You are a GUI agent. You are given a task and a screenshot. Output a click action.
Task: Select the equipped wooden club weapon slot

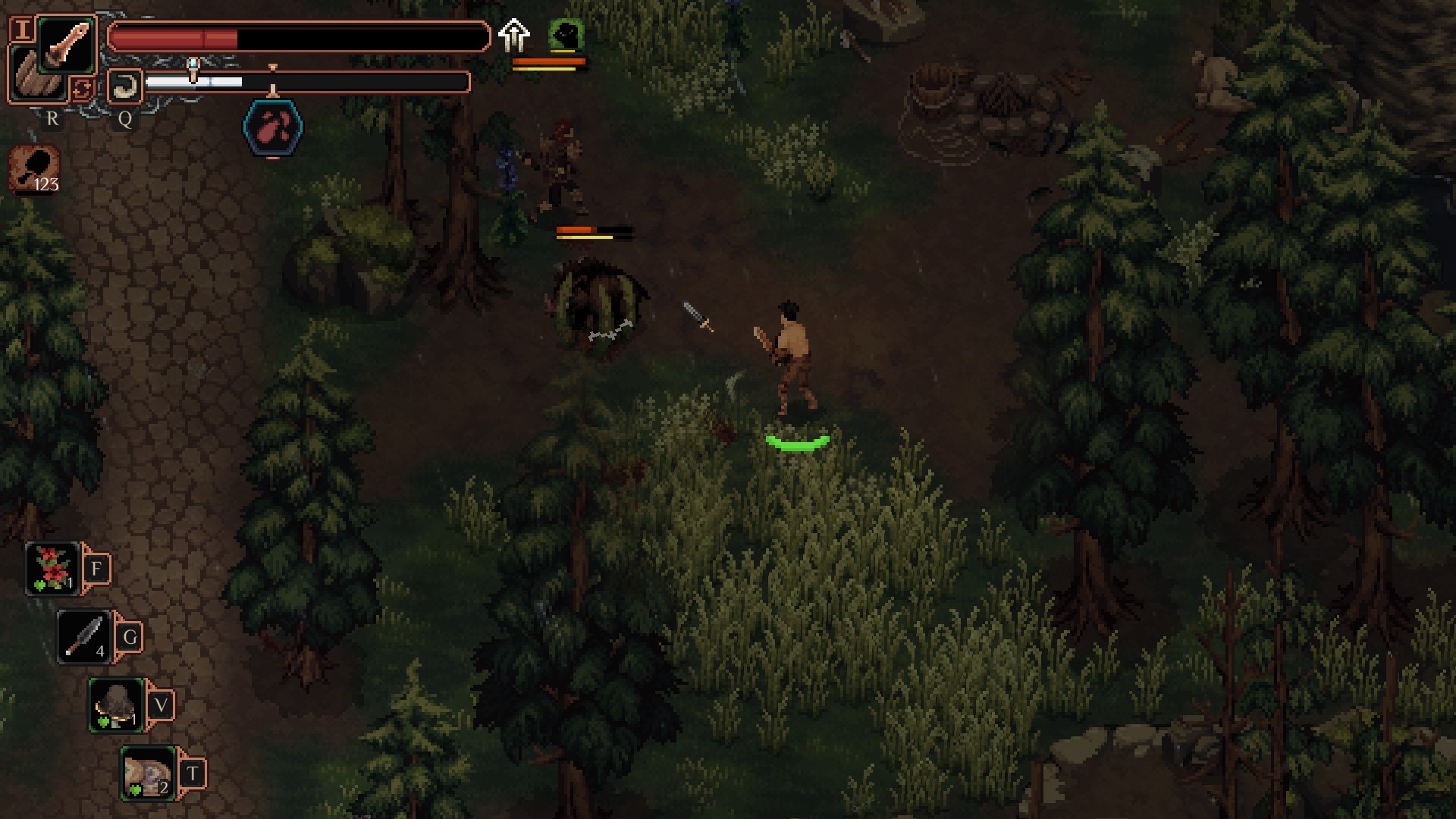pos(67,45)
